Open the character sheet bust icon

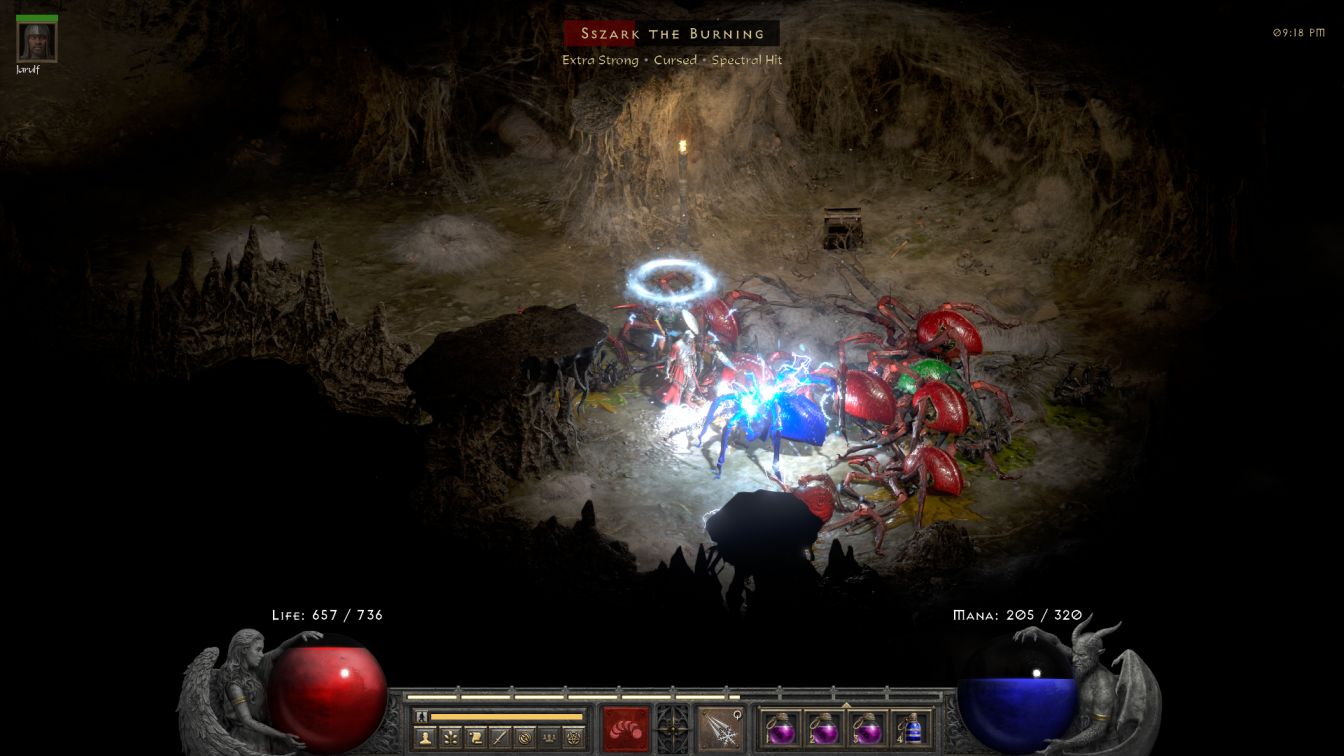[427, 738]
